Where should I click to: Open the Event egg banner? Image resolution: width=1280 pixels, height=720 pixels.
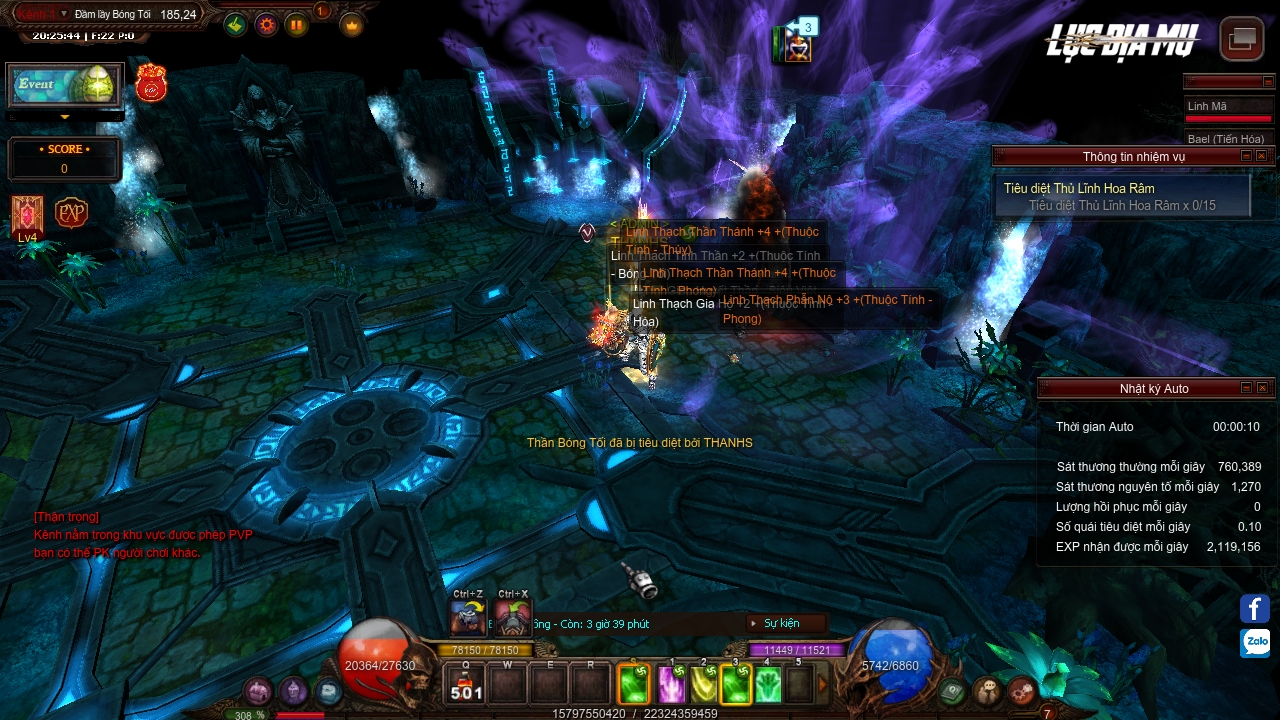click(x=65, y=85)
